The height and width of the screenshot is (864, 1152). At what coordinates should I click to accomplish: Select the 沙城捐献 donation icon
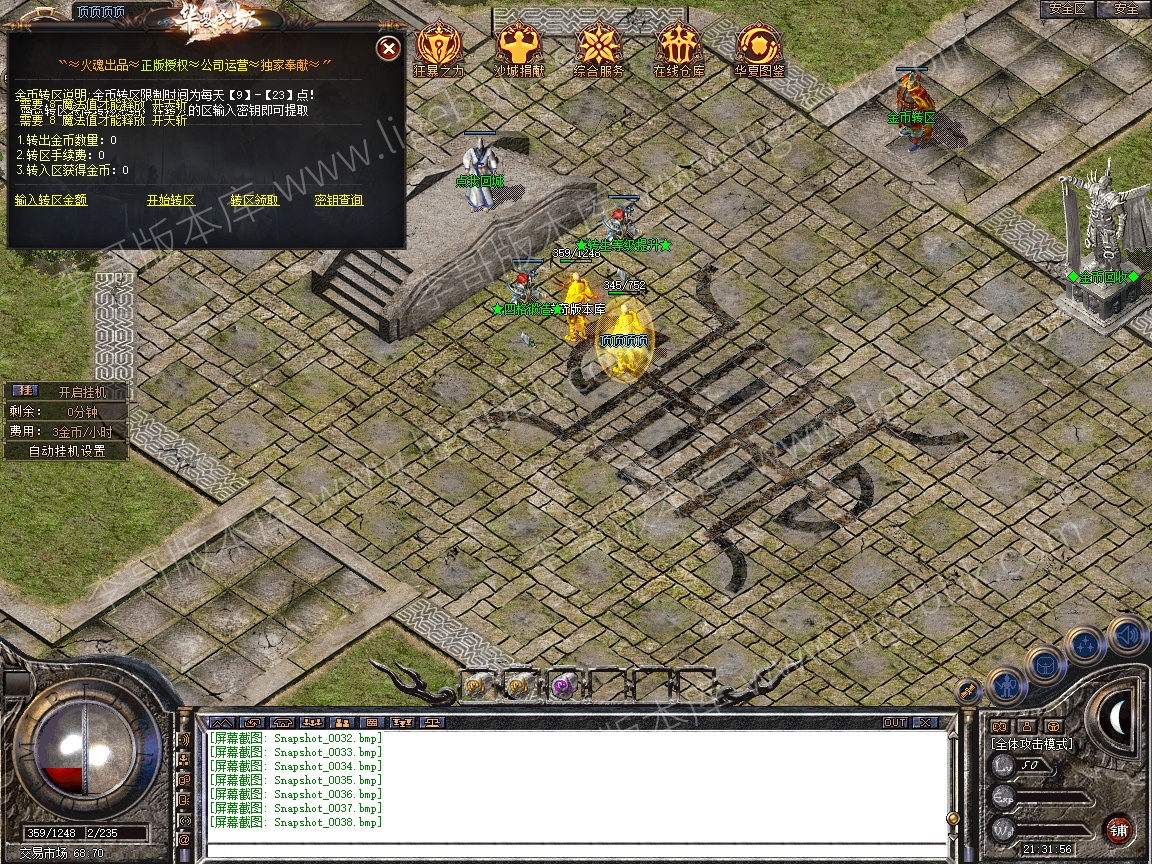(x=518, y=46)
